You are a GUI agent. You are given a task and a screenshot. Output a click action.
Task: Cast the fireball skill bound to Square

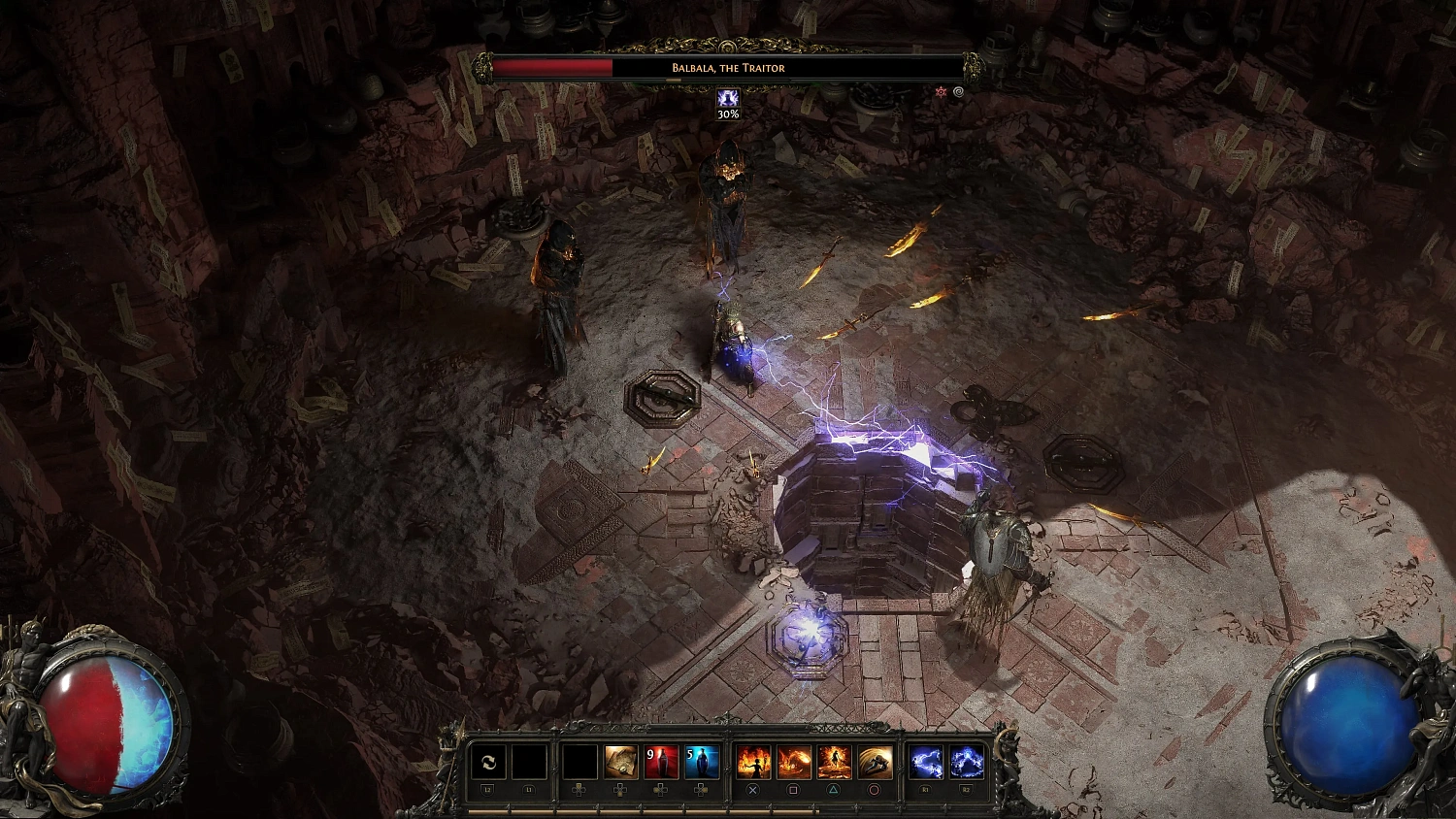[x=792, y=761]
